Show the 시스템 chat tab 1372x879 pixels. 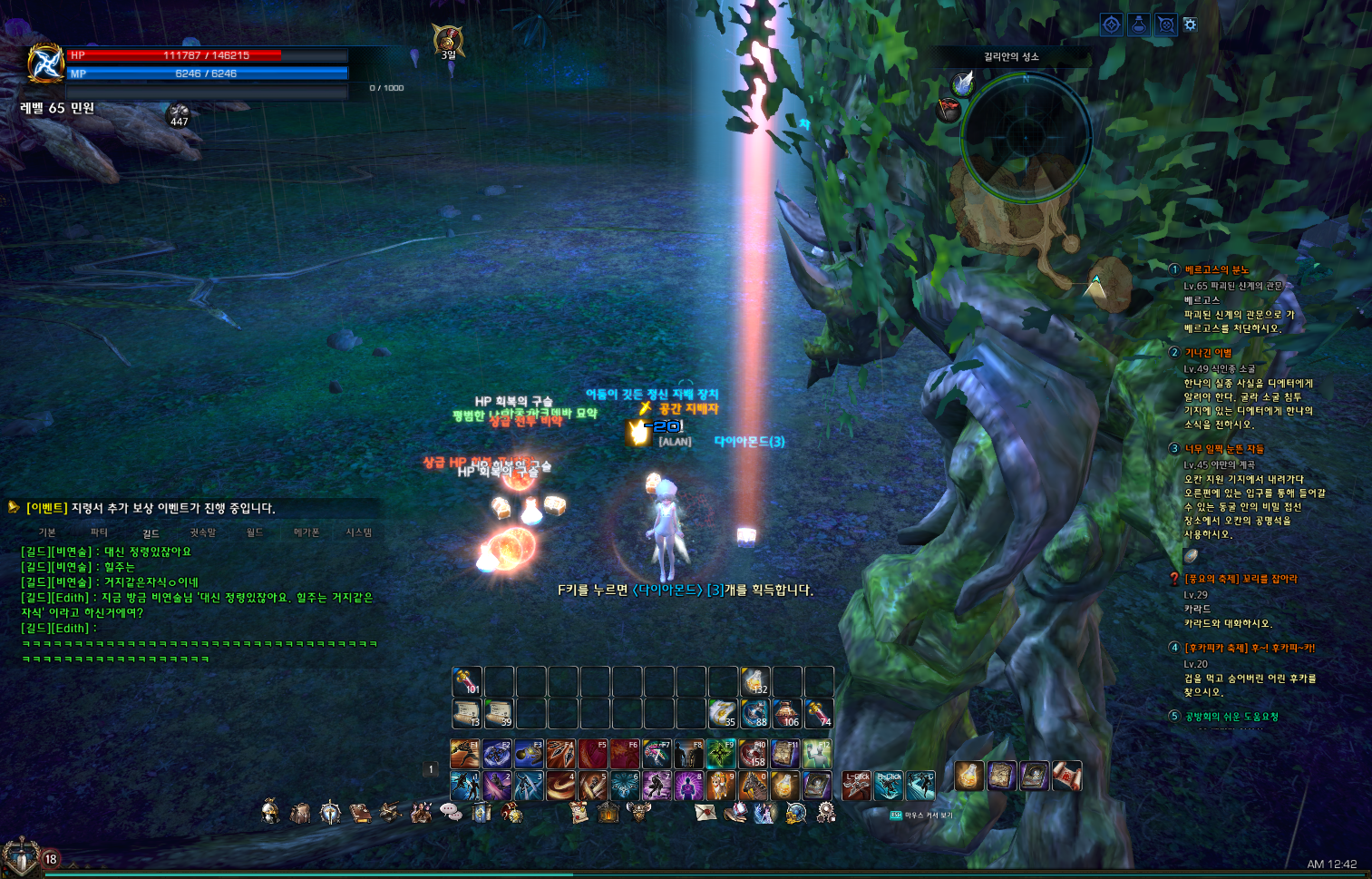coord(358,532)
